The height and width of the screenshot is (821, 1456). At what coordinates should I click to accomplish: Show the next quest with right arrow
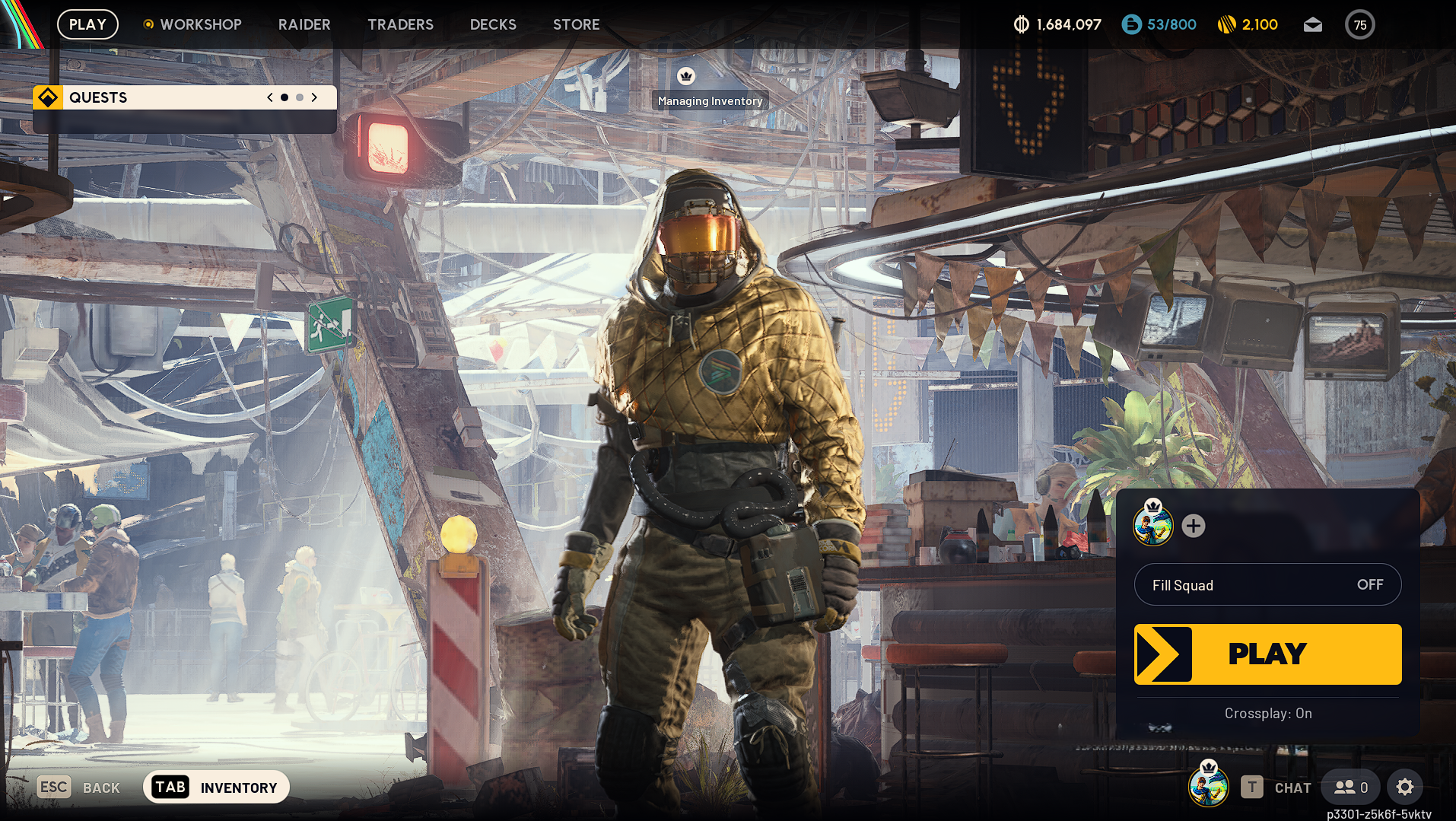314,97
